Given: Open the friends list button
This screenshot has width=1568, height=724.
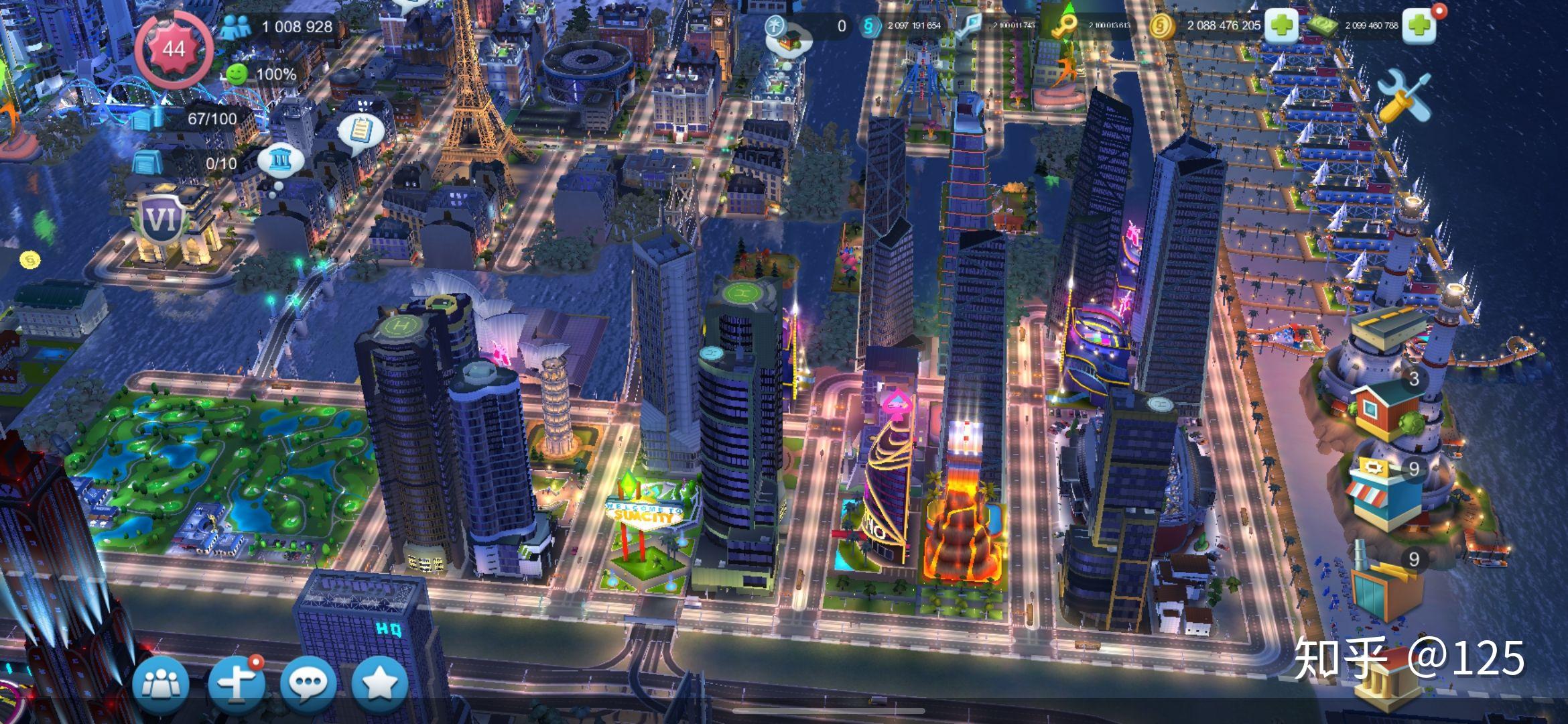Looking at the screenshot, I should [x=161, y=684].
